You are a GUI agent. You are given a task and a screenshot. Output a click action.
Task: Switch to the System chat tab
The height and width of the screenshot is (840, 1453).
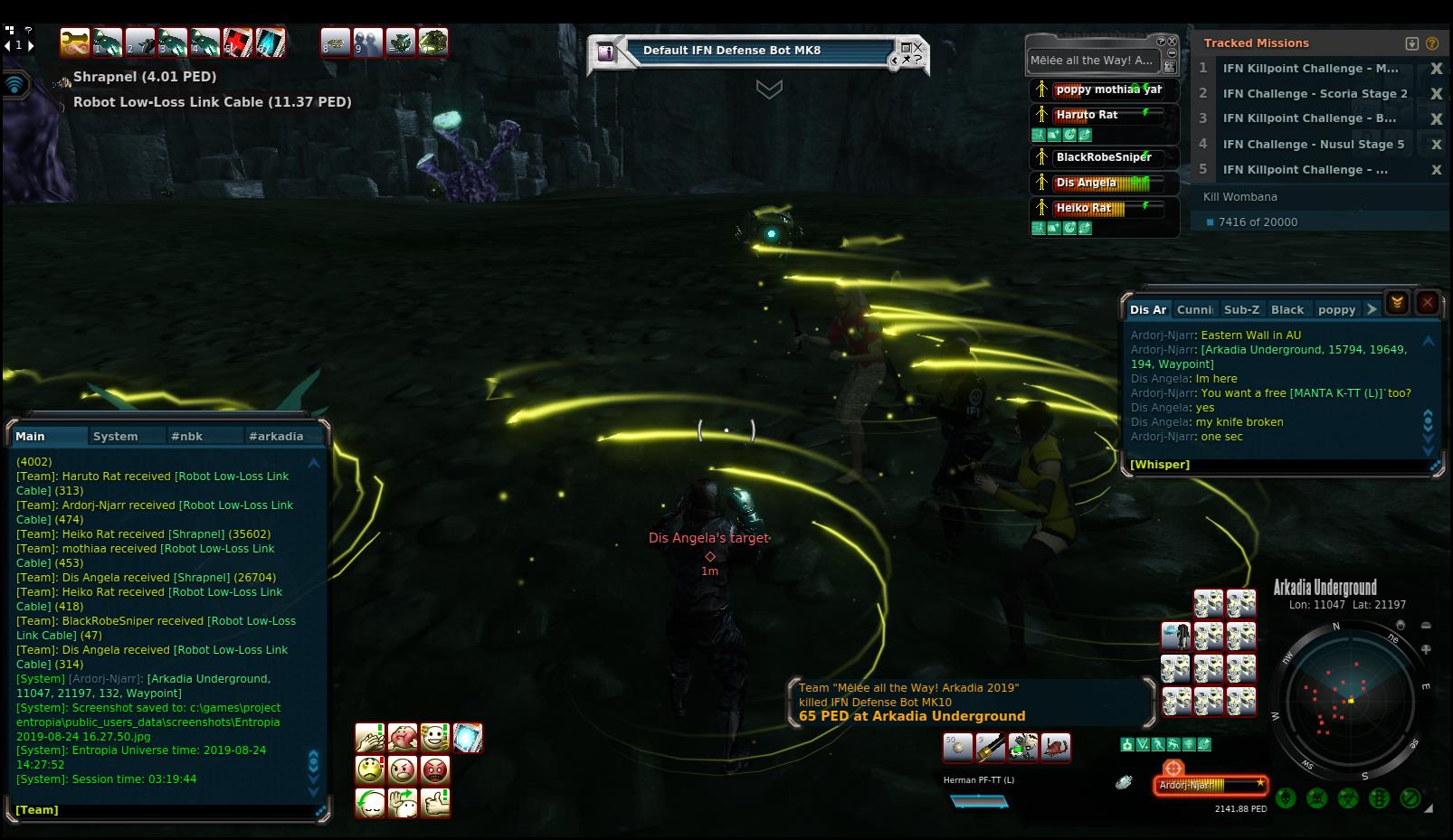tap(115, 436)
